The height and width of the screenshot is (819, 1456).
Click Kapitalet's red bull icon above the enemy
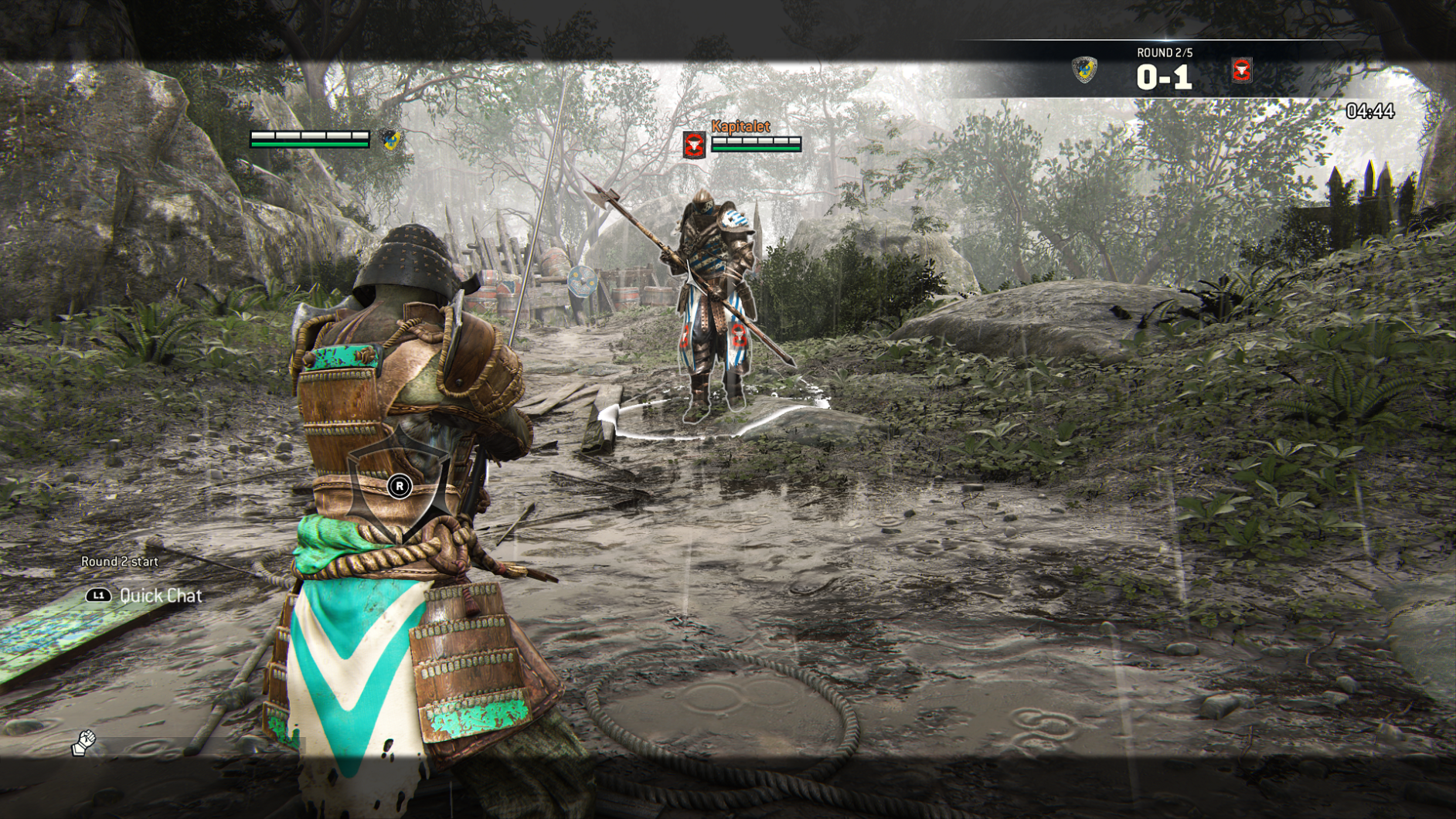coord(694,144)
